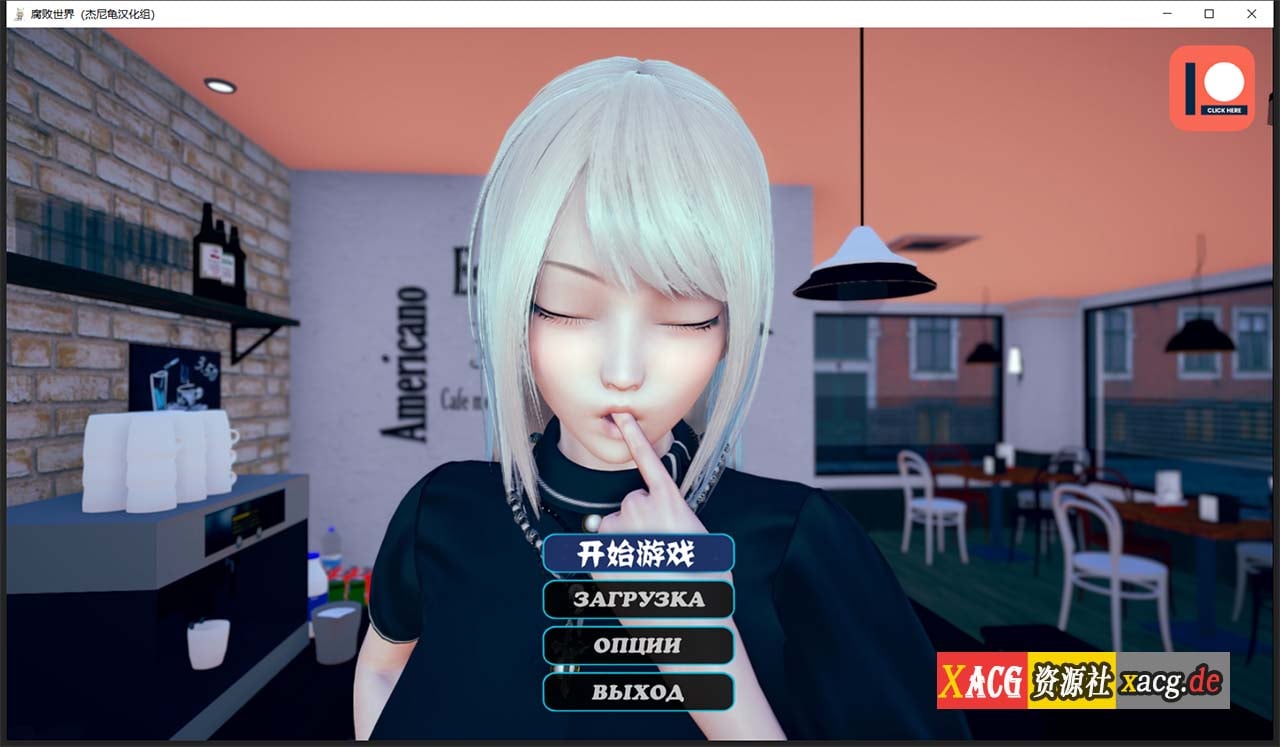The width and height of the screenshot is (1280, 747).
Task: Select ВЫХОД to quit the game
Action: [638, 692]
